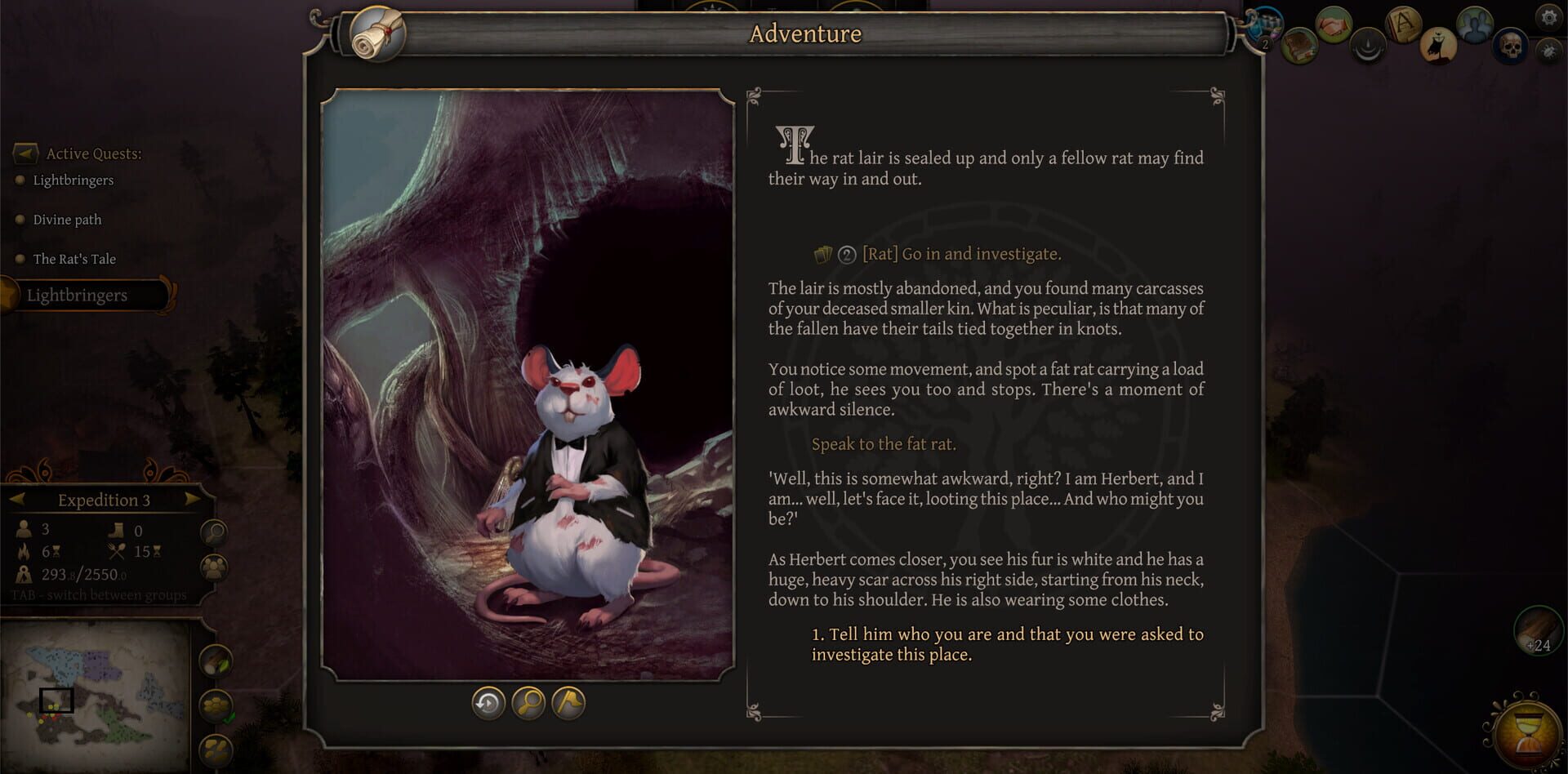Viewport: 1568px width, 774px height.
Task: Open the journal book icon near the top-right
Action: tap(1298, 47)
